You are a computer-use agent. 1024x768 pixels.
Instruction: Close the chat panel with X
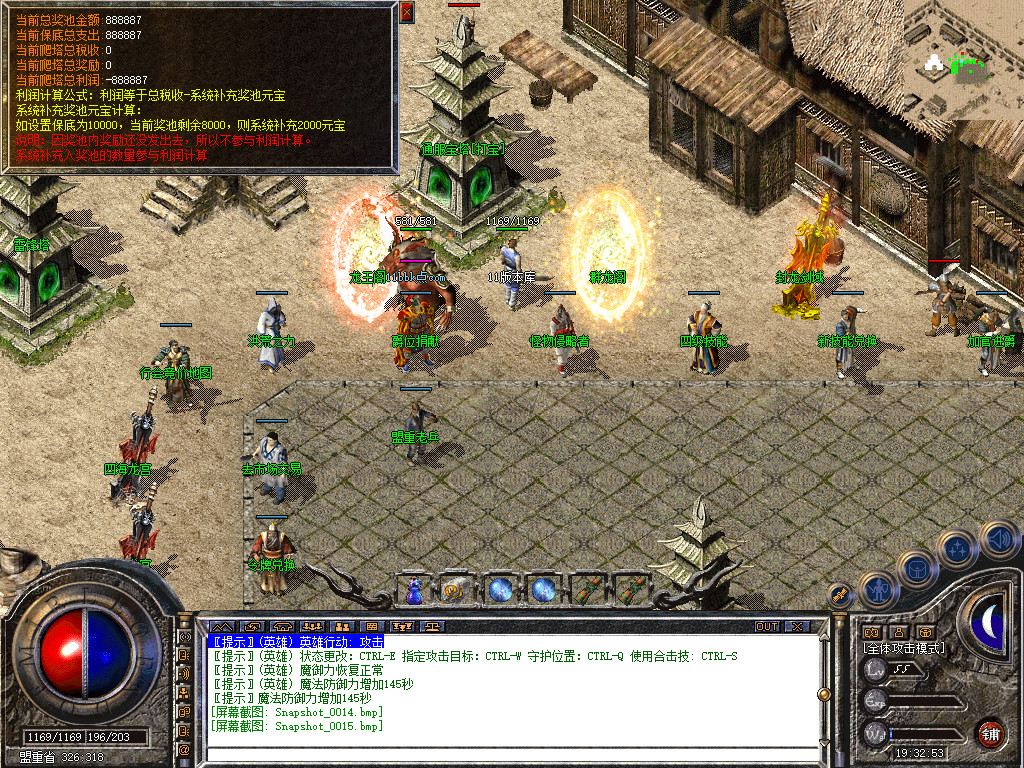(x=796, y=627)
